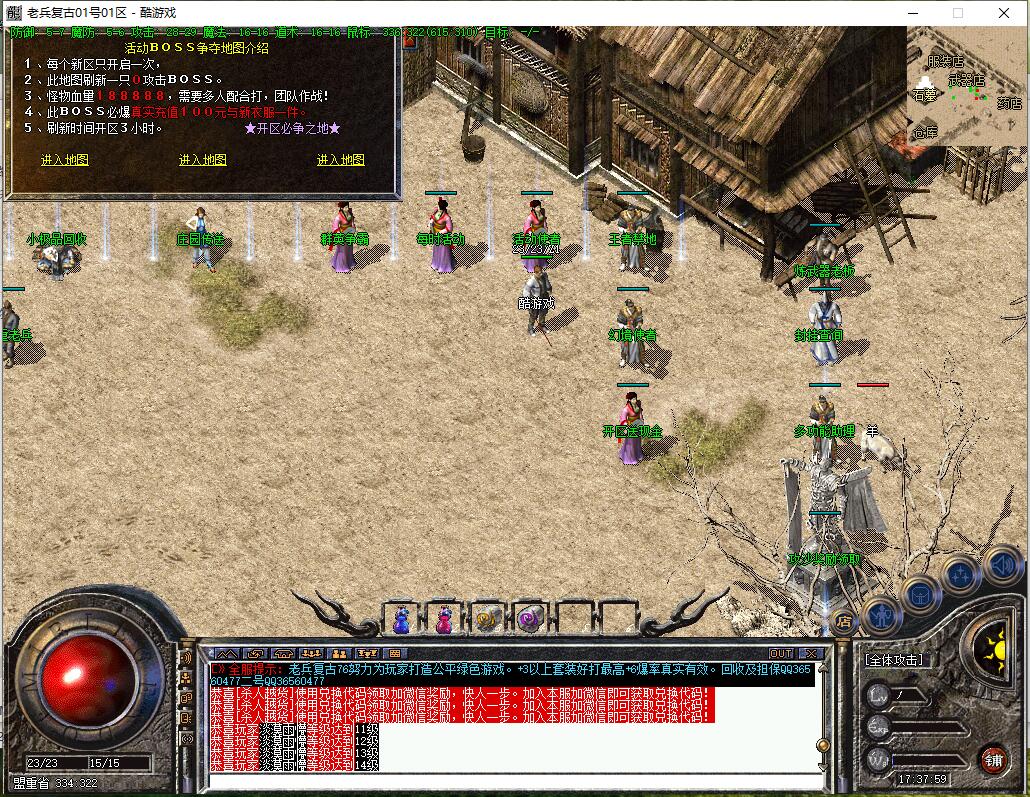Image resolution: width=1030 pixels, height=797 pixels.
Task: Close the chat panel with its X button
Action: pyautogui.click(x=810, y=653)
